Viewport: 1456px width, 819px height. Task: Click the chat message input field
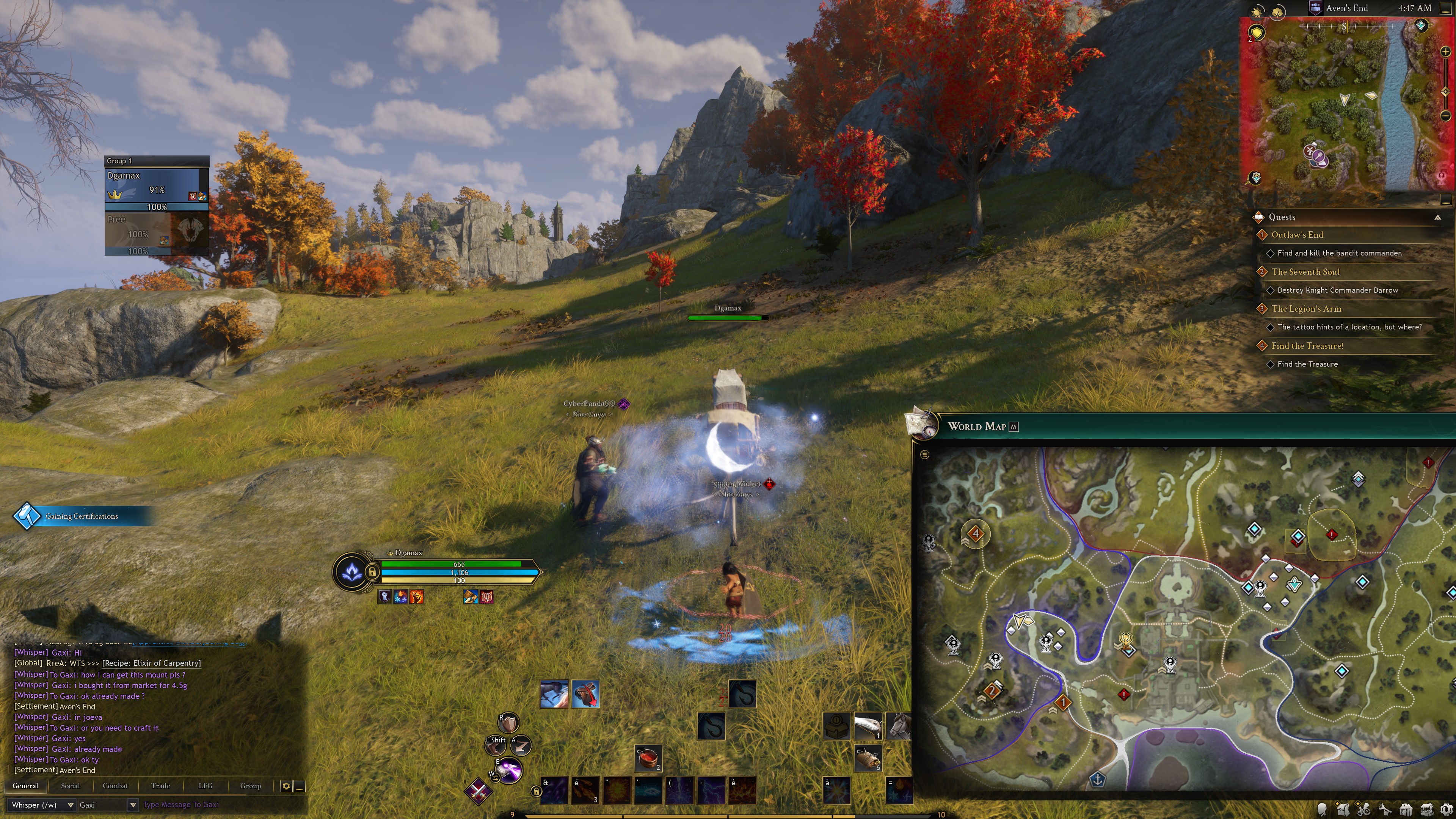point(220,805)
